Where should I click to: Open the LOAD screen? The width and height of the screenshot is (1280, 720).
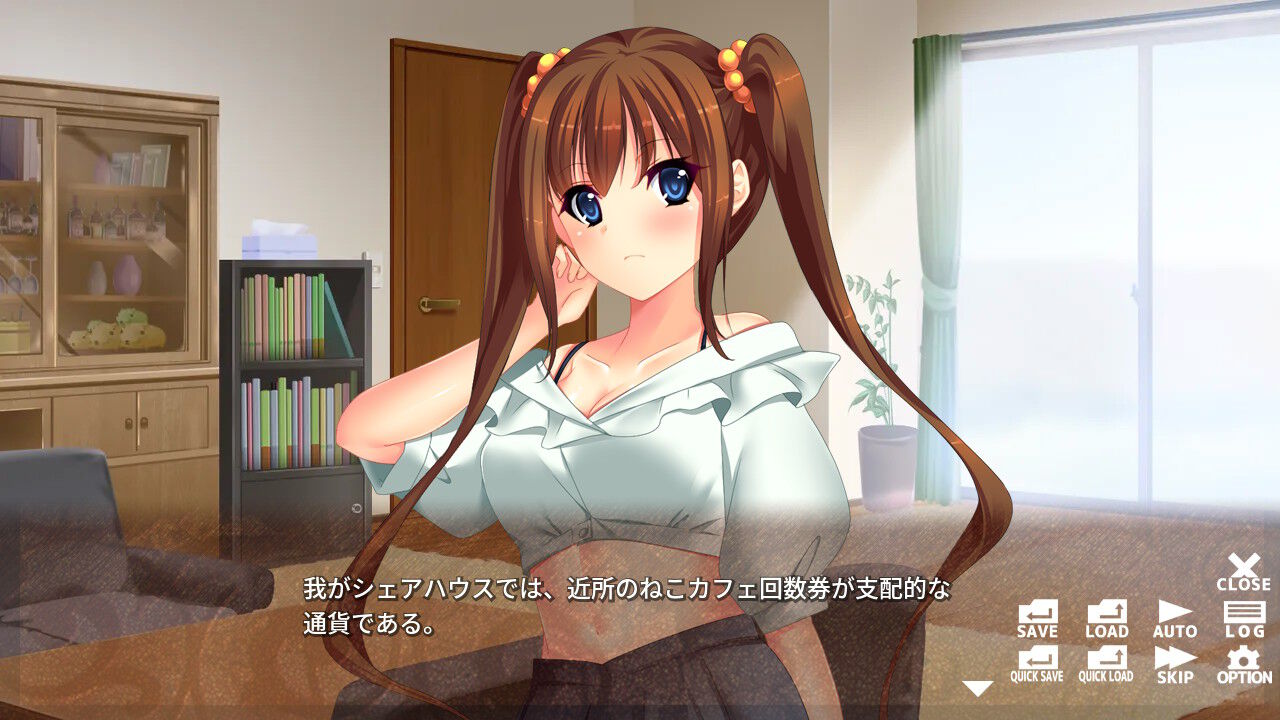pos(1105,615)
